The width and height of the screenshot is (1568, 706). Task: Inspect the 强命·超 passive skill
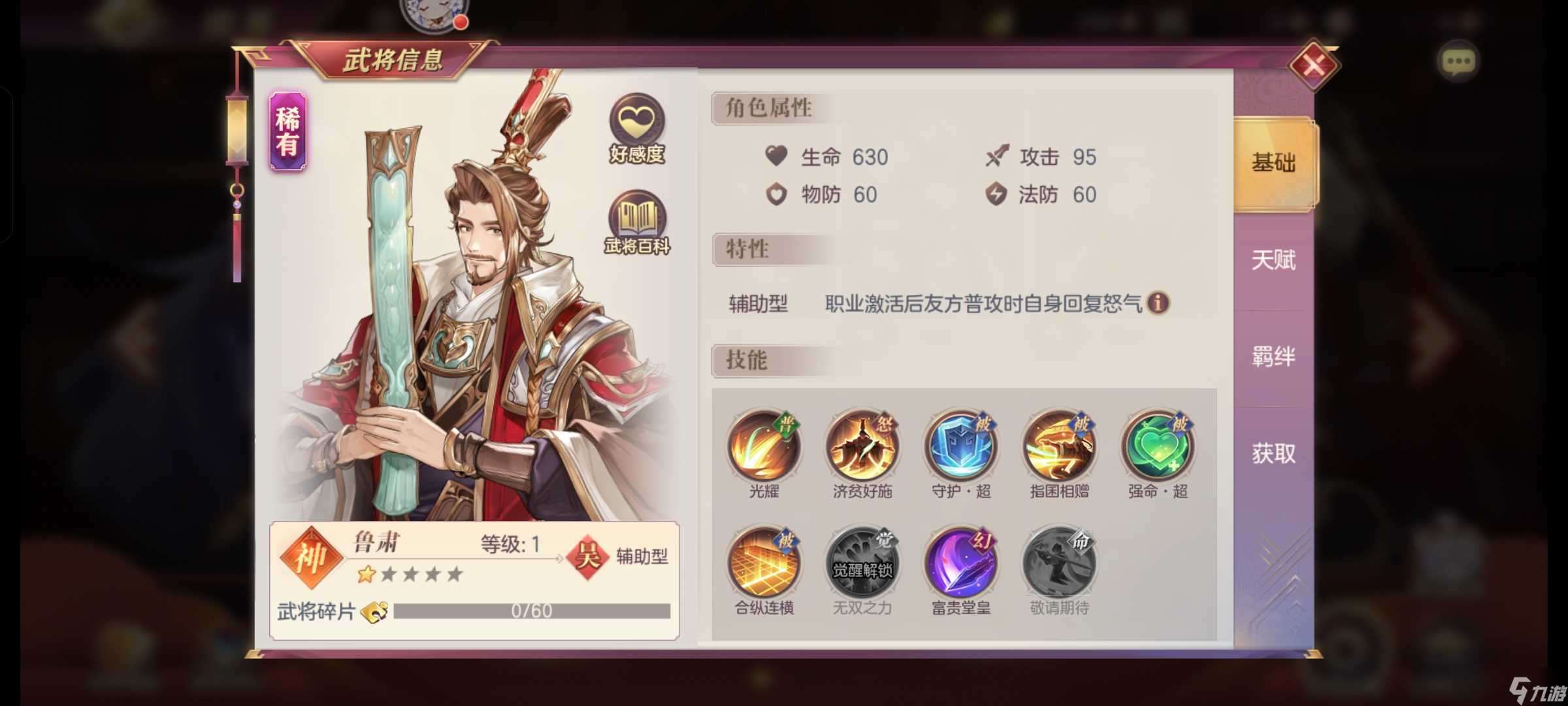click(x=1159, y=446)
